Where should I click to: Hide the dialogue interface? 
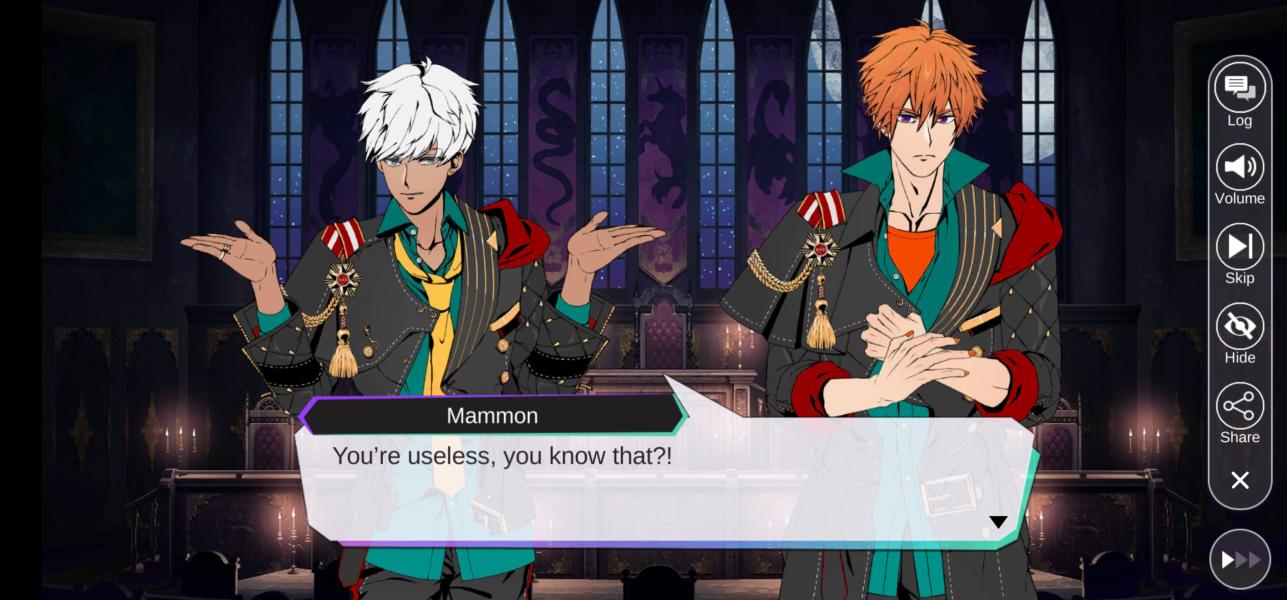1239,327
